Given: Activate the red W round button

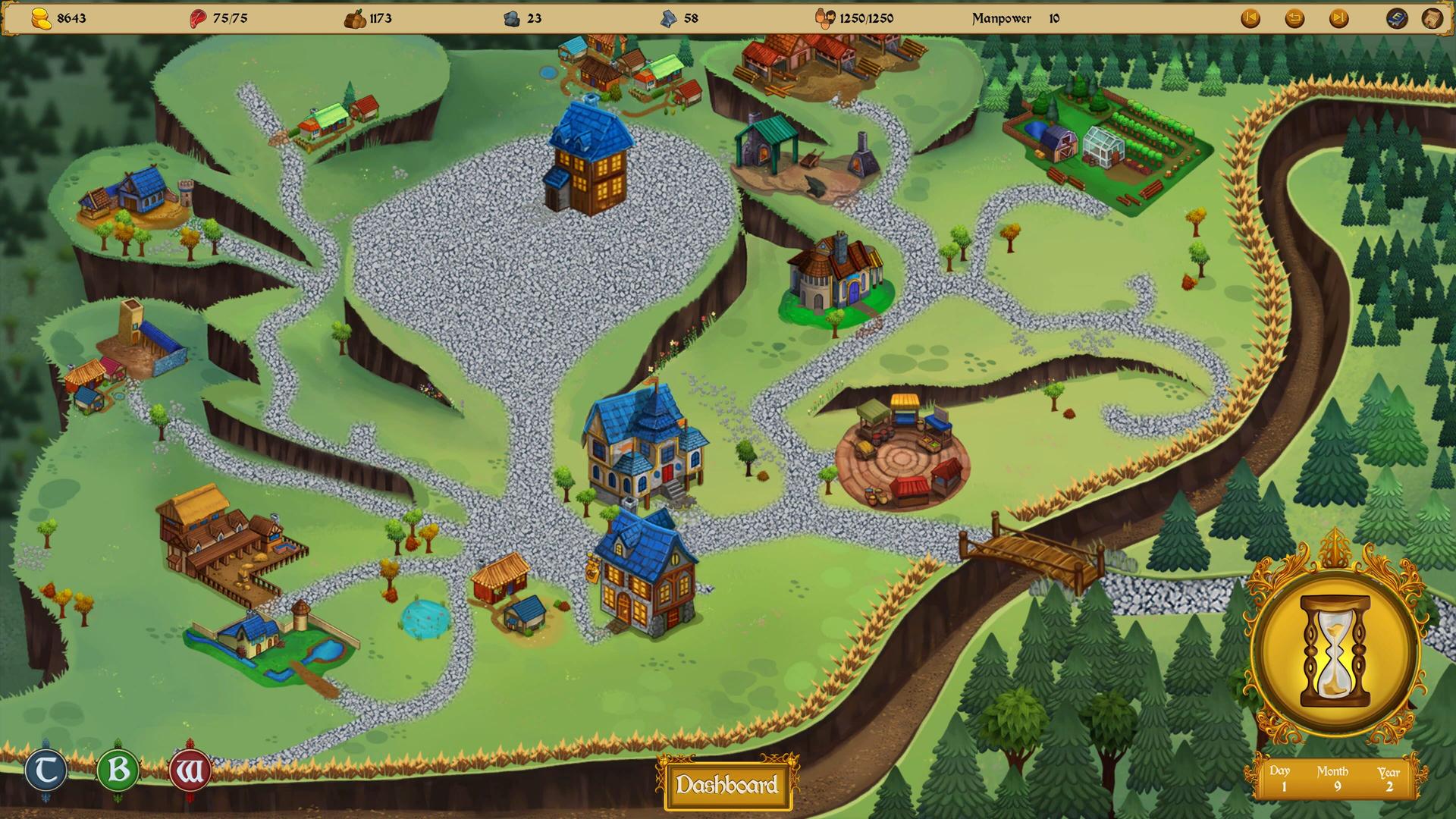Looking at the screenshot, I should (x=190, y=772).
